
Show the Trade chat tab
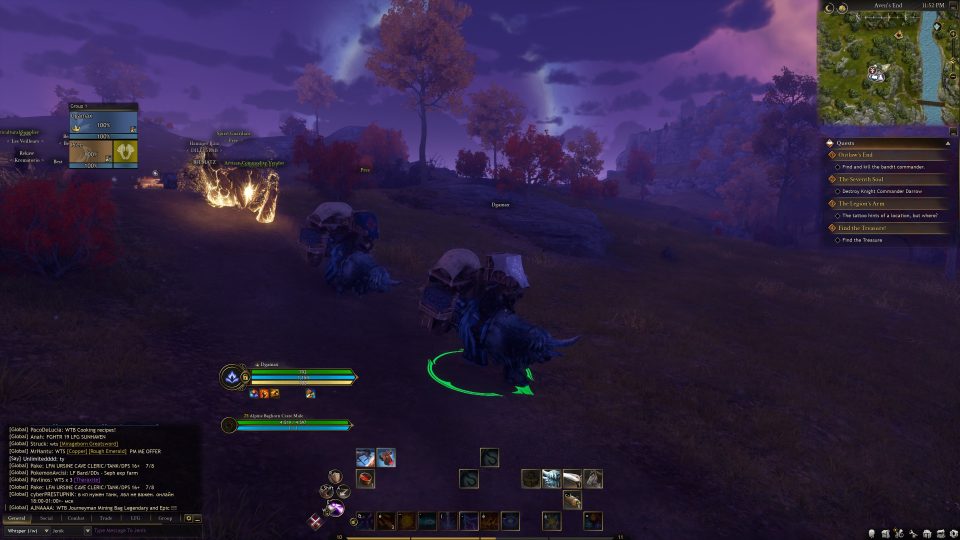point(106,518)
